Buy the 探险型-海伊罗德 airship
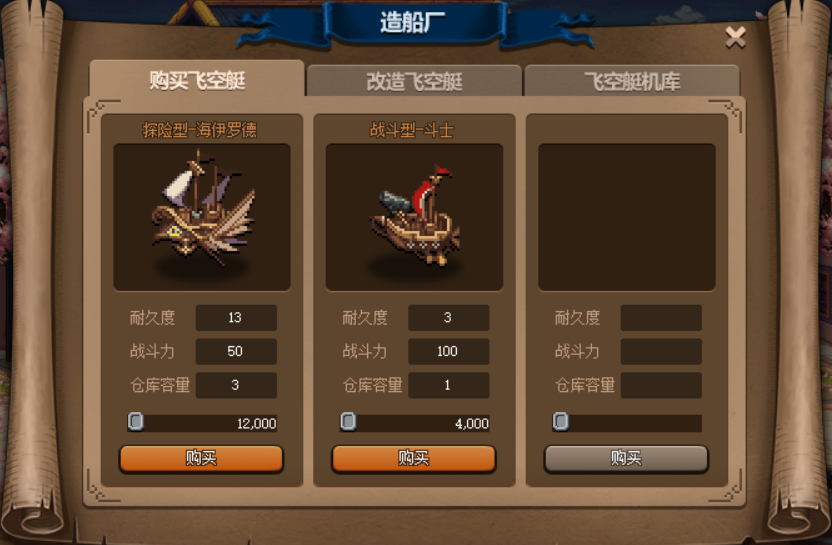Image resolution: width=832 pixels, height=545 pixels. [201, 458]
